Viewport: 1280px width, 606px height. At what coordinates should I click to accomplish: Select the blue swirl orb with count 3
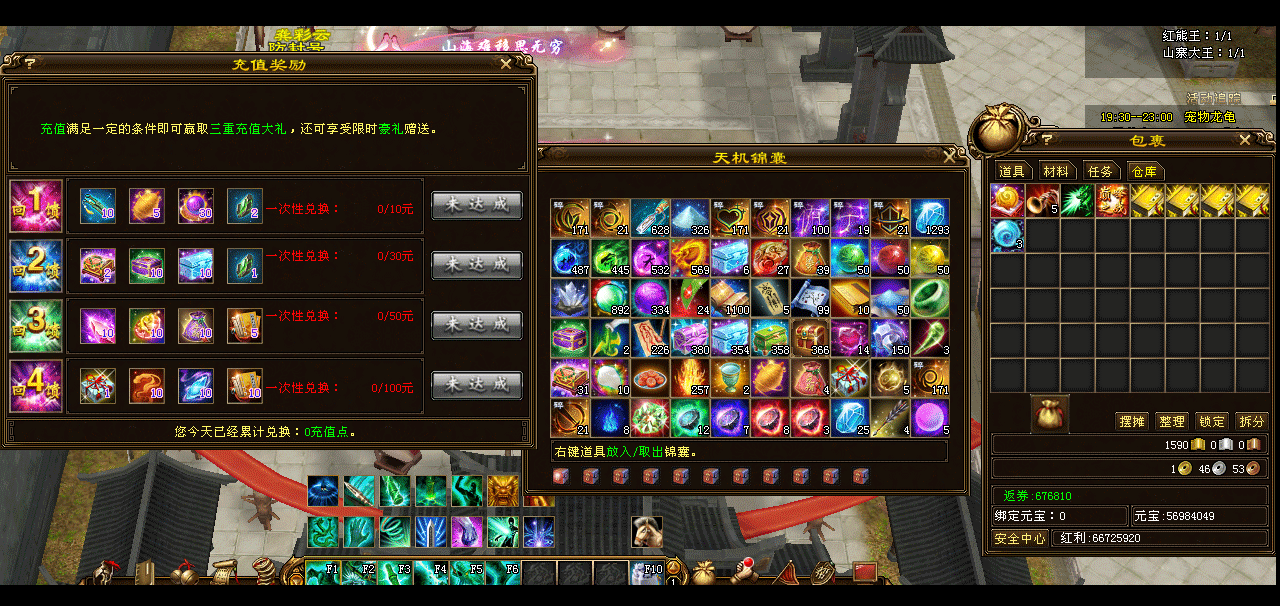(1007, 235)
